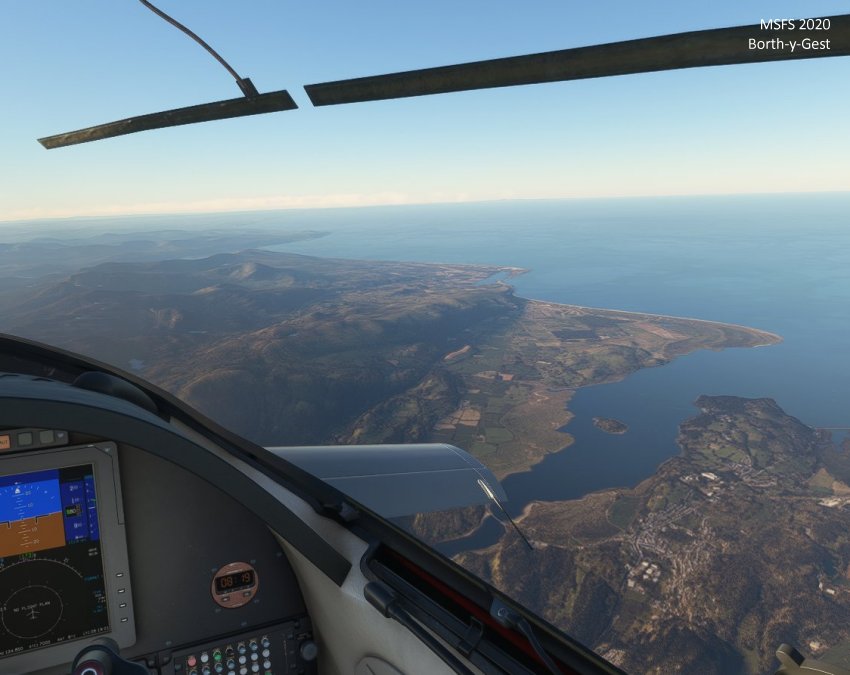This screenshot has width=850, height=675.
Task: Click the round digital cockpit clock
Action: click(x=234, y=584)
